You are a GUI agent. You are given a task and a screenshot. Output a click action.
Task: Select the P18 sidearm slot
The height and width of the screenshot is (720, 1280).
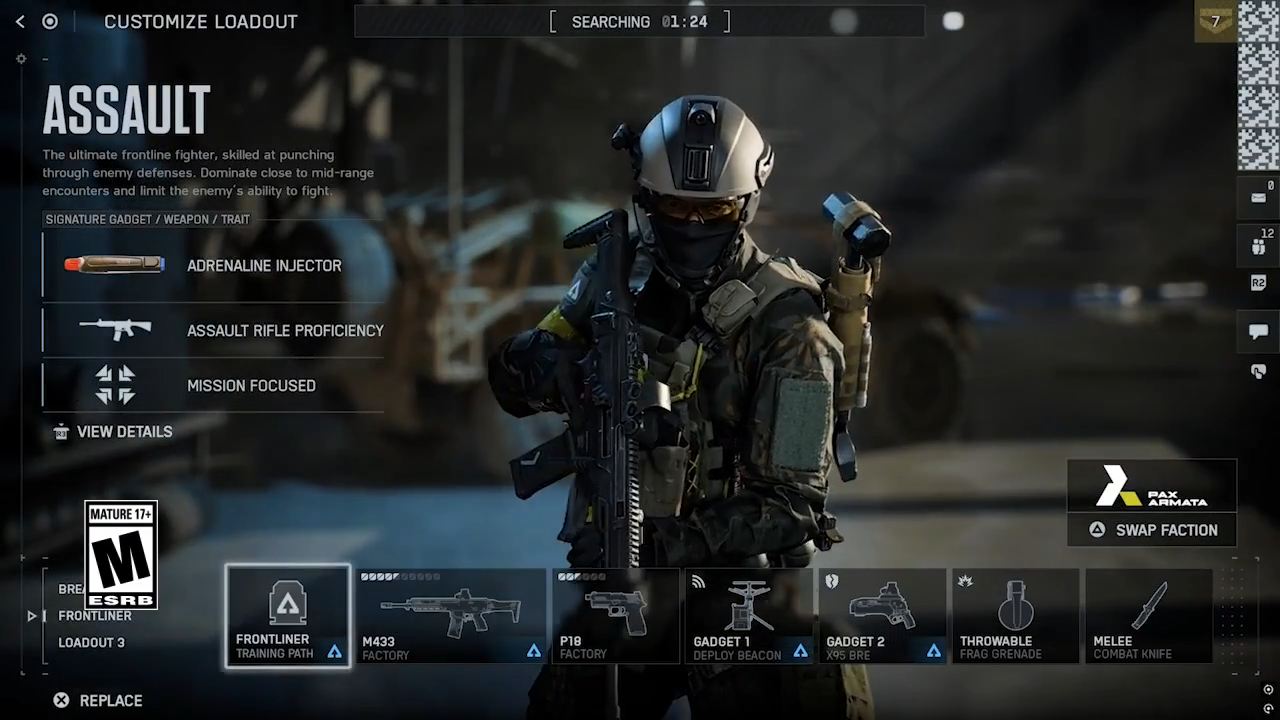pos(616,616)
